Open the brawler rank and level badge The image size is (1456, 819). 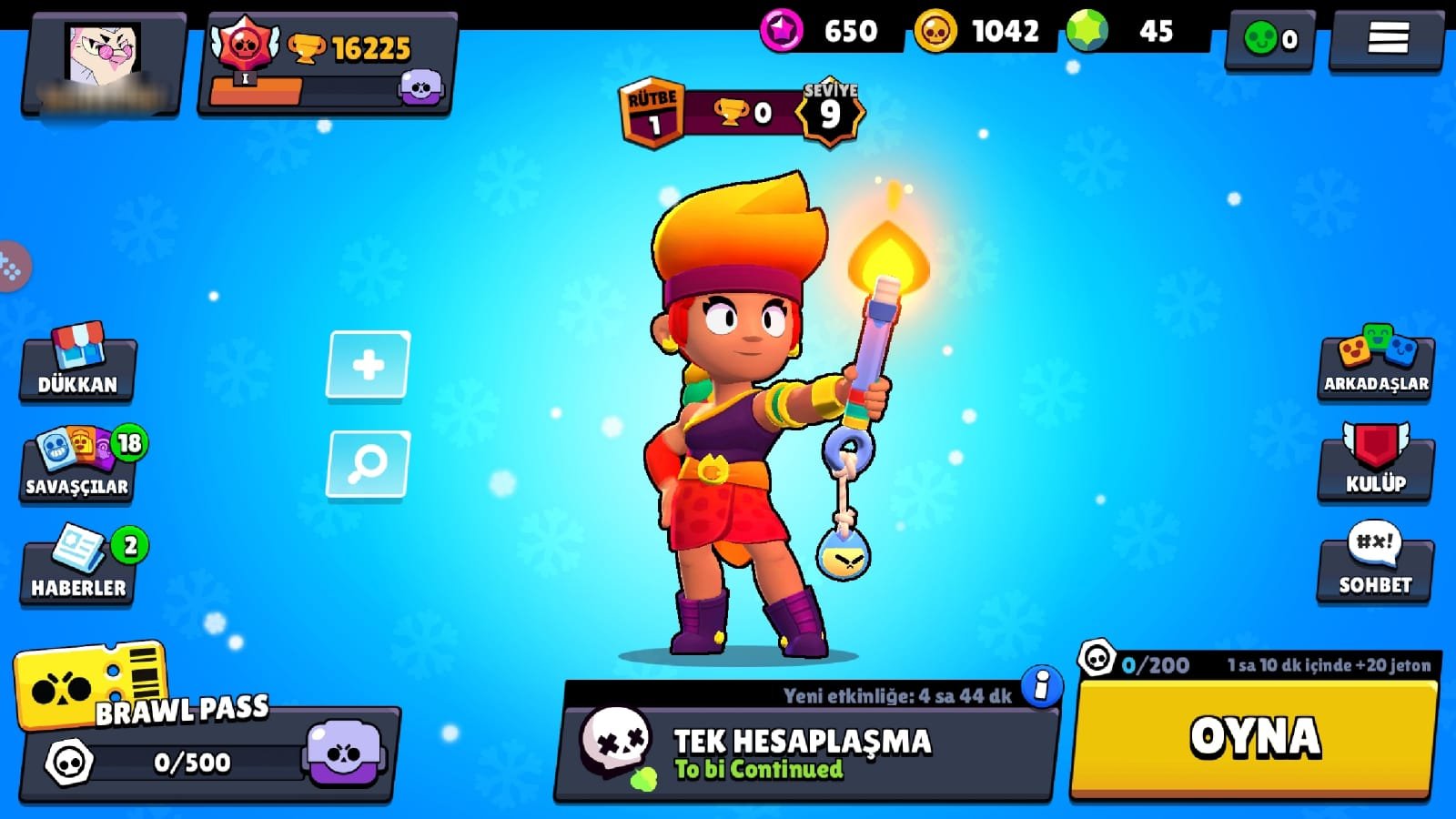tap(741, 113)
